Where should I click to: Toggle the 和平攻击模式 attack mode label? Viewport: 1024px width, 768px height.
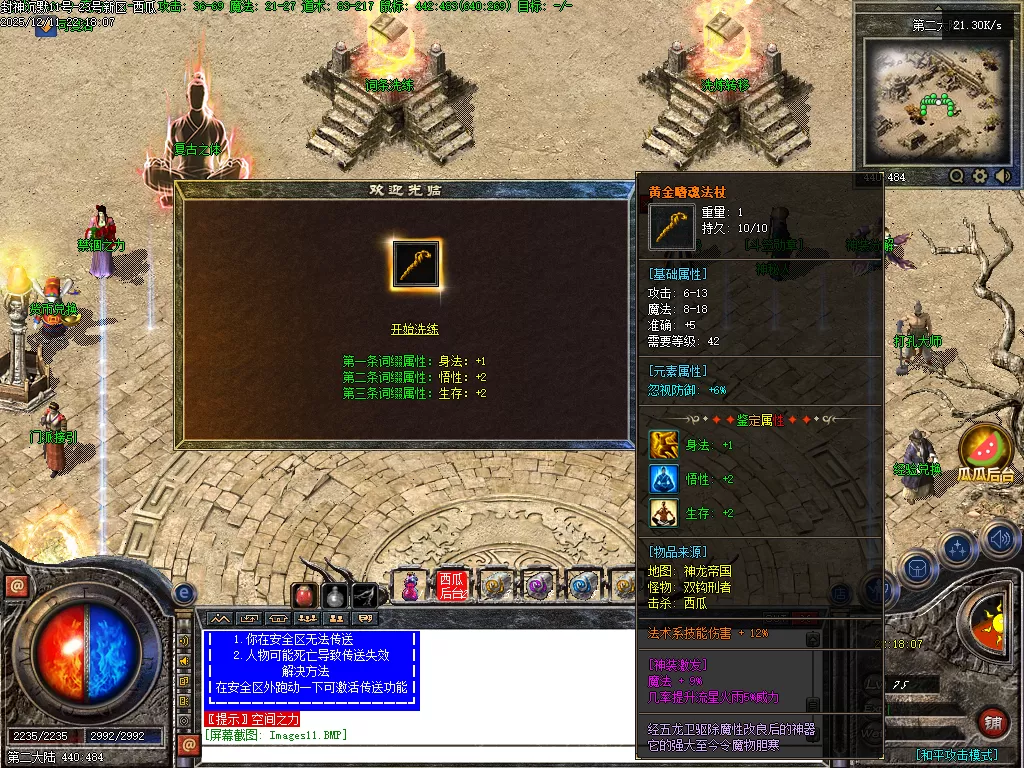pyautogui.click(x=958, y=755)
